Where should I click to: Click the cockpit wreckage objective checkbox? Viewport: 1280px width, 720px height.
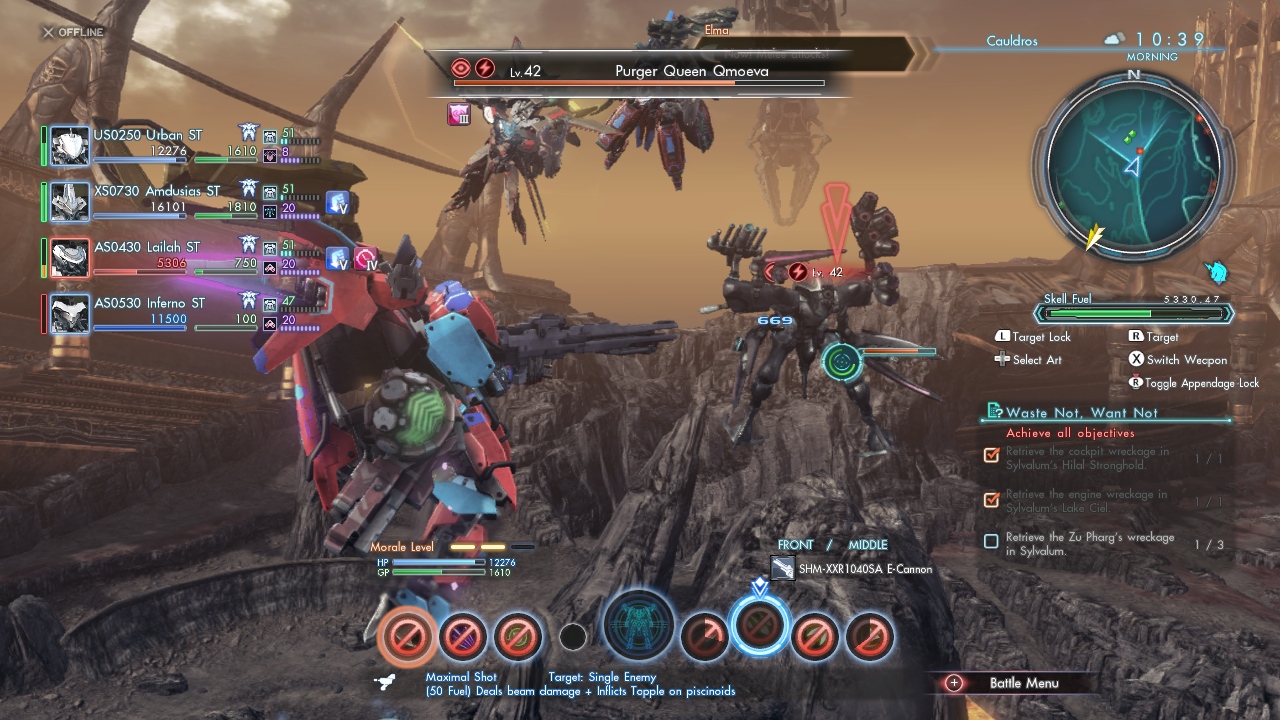[991, 455]
